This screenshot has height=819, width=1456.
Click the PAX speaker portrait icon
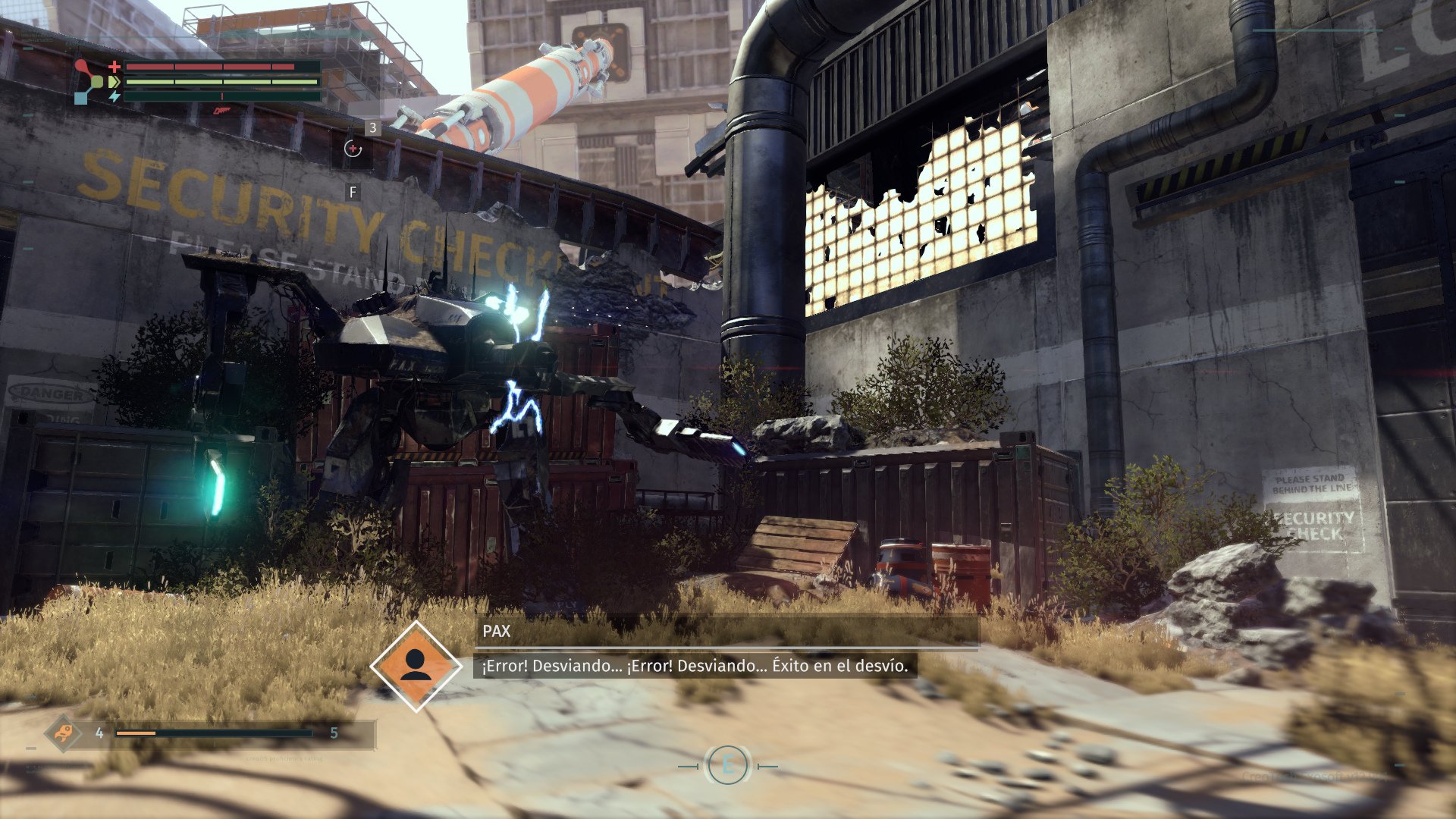point(416,666)
